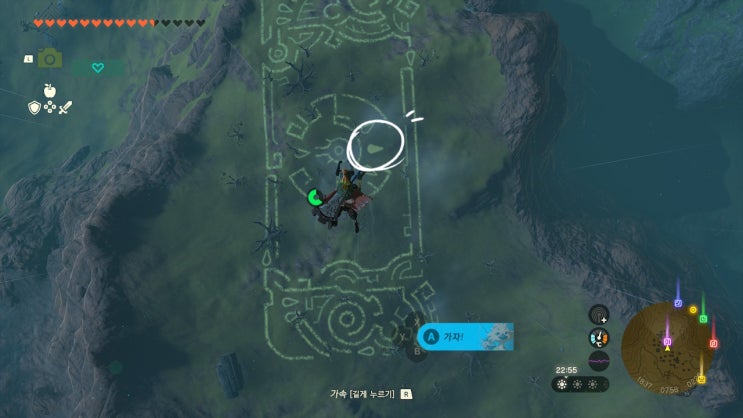743x418 pixels.
Task: Click the purple marker on the minimap
Action: [667, 341]
